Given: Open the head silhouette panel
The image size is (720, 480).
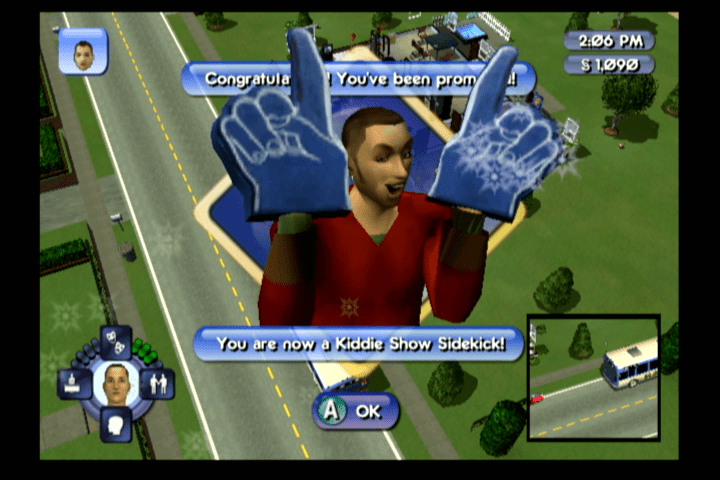Looking at the screenshot, I should (x=115, y=424).
